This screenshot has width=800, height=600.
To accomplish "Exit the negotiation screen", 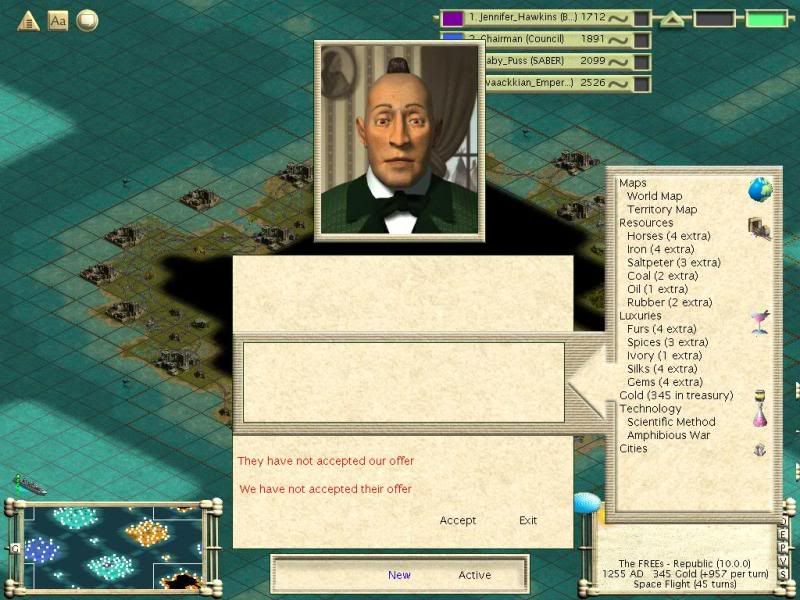I will pyautogui.click(x=528, y=520).
